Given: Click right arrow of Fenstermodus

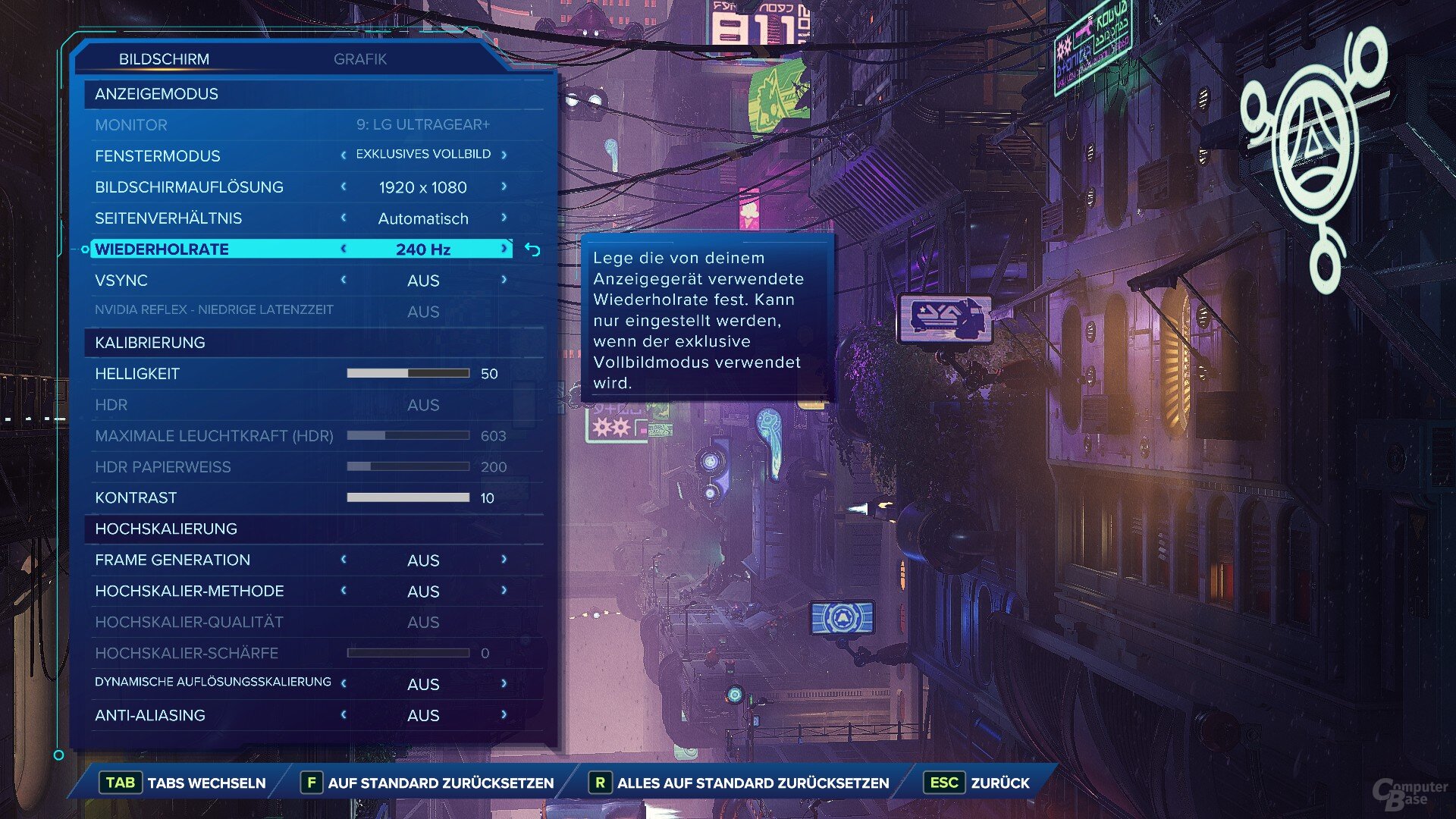Looking at the screenshot, I should (504, 155).
